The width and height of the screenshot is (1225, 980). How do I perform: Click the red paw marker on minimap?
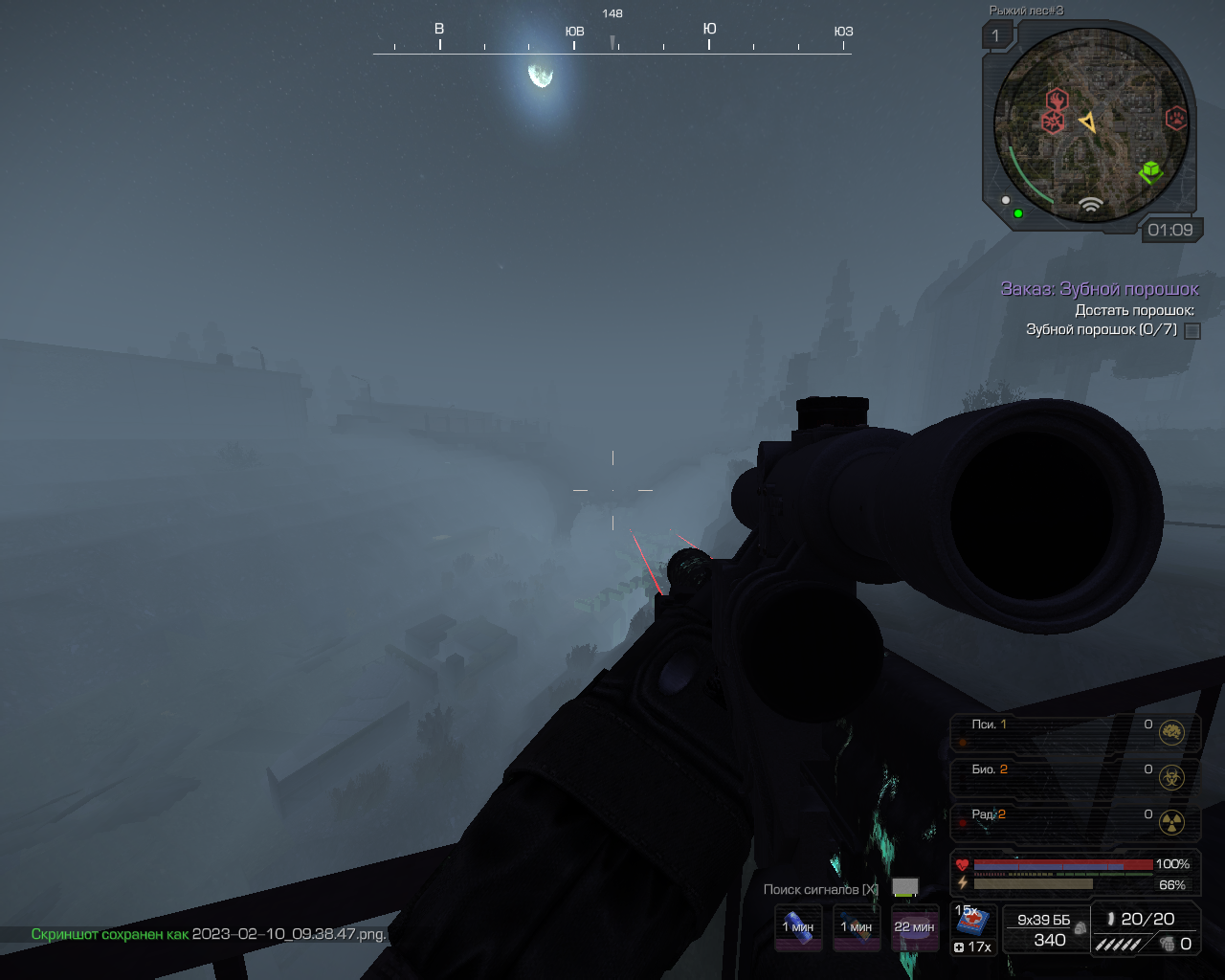1175,118
